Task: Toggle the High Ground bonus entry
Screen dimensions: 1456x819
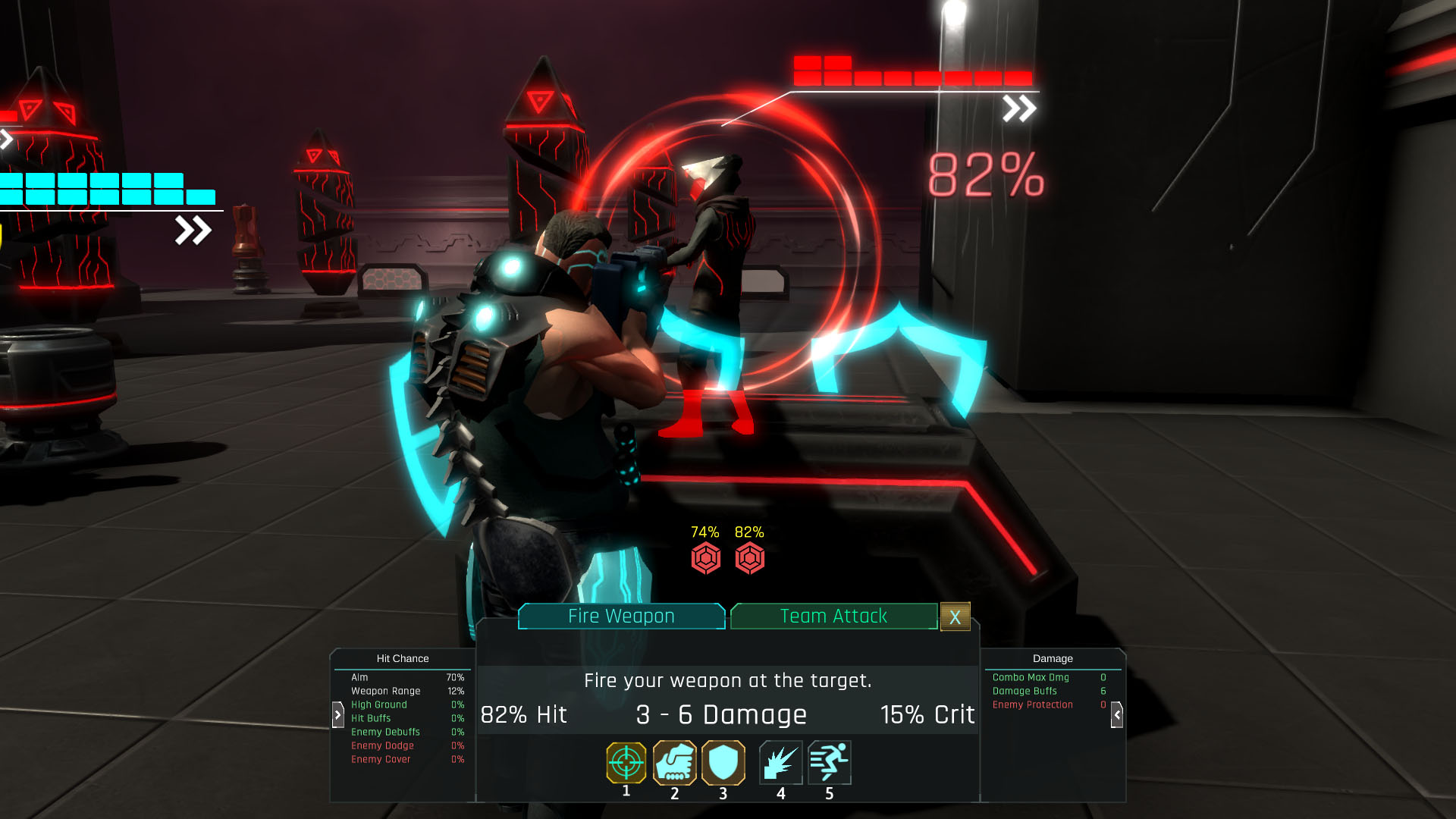Action: click(x=379, y=704)
